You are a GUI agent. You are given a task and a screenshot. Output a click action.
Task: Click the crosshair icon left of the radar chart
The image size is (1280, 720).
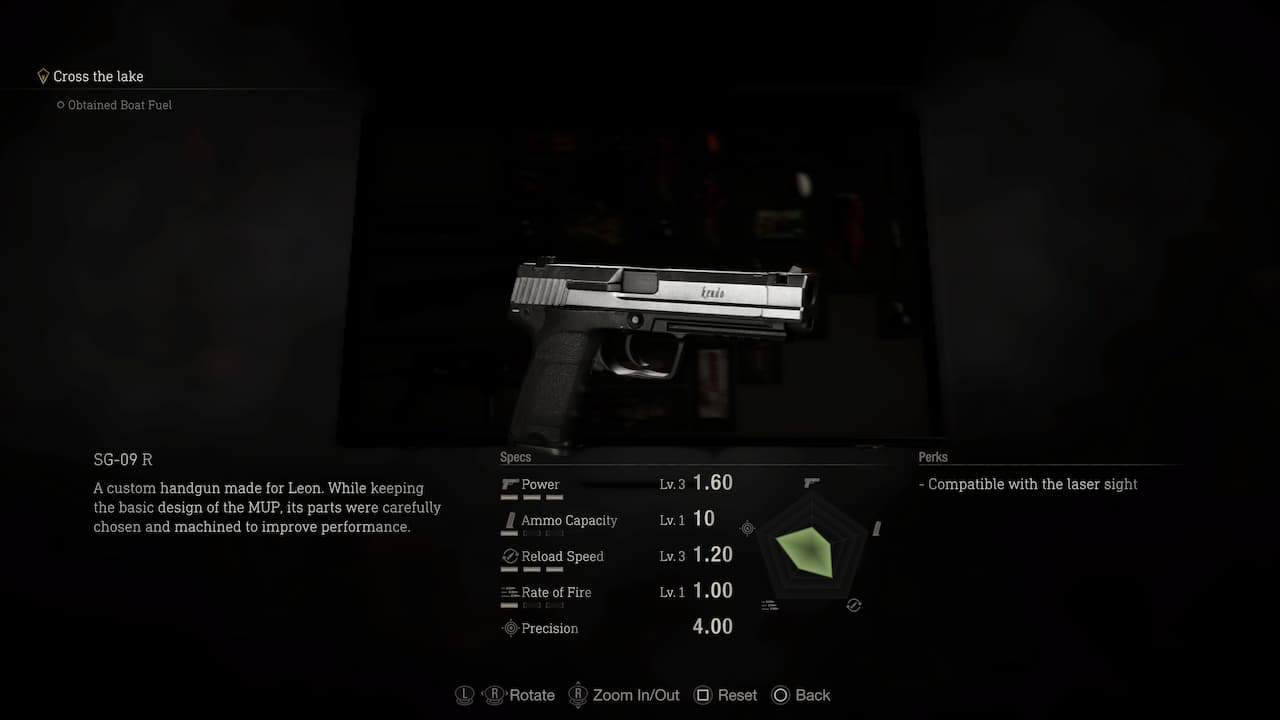pyautogui.click(x=747, y=528)
